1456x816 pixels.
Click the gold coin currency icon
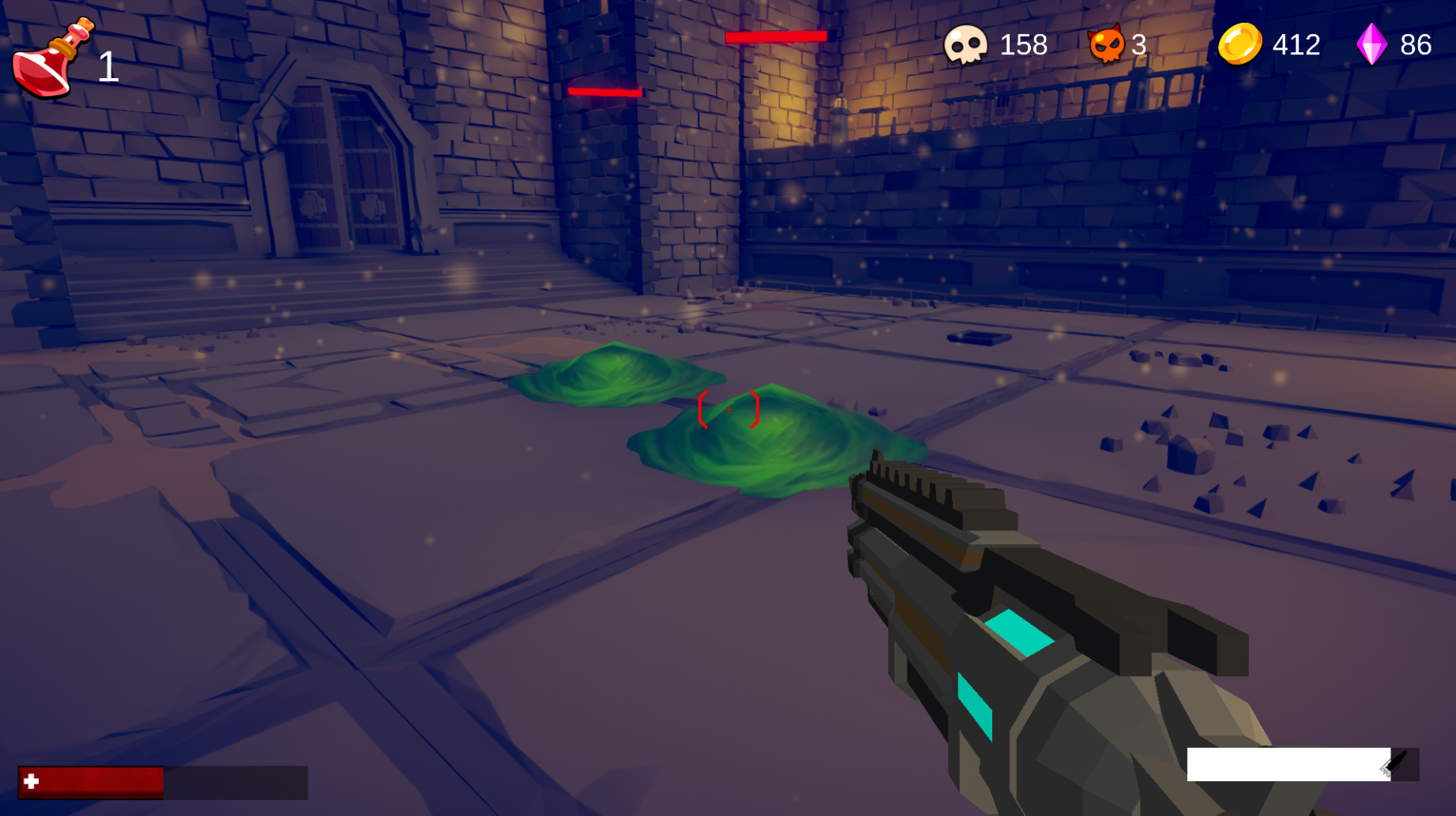(1240, 45)
